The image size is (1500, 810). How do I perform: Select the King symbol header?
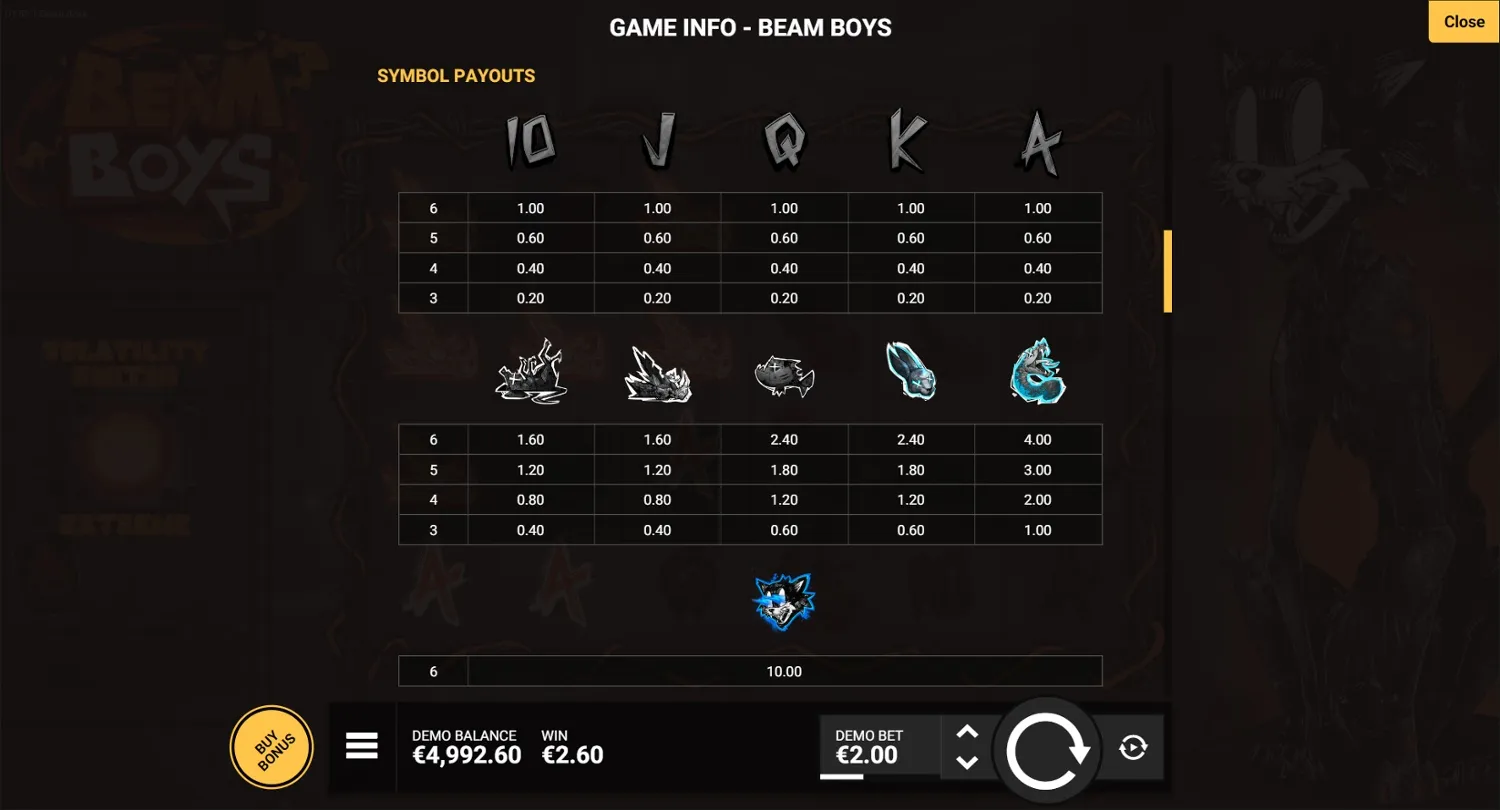point(911,140)
